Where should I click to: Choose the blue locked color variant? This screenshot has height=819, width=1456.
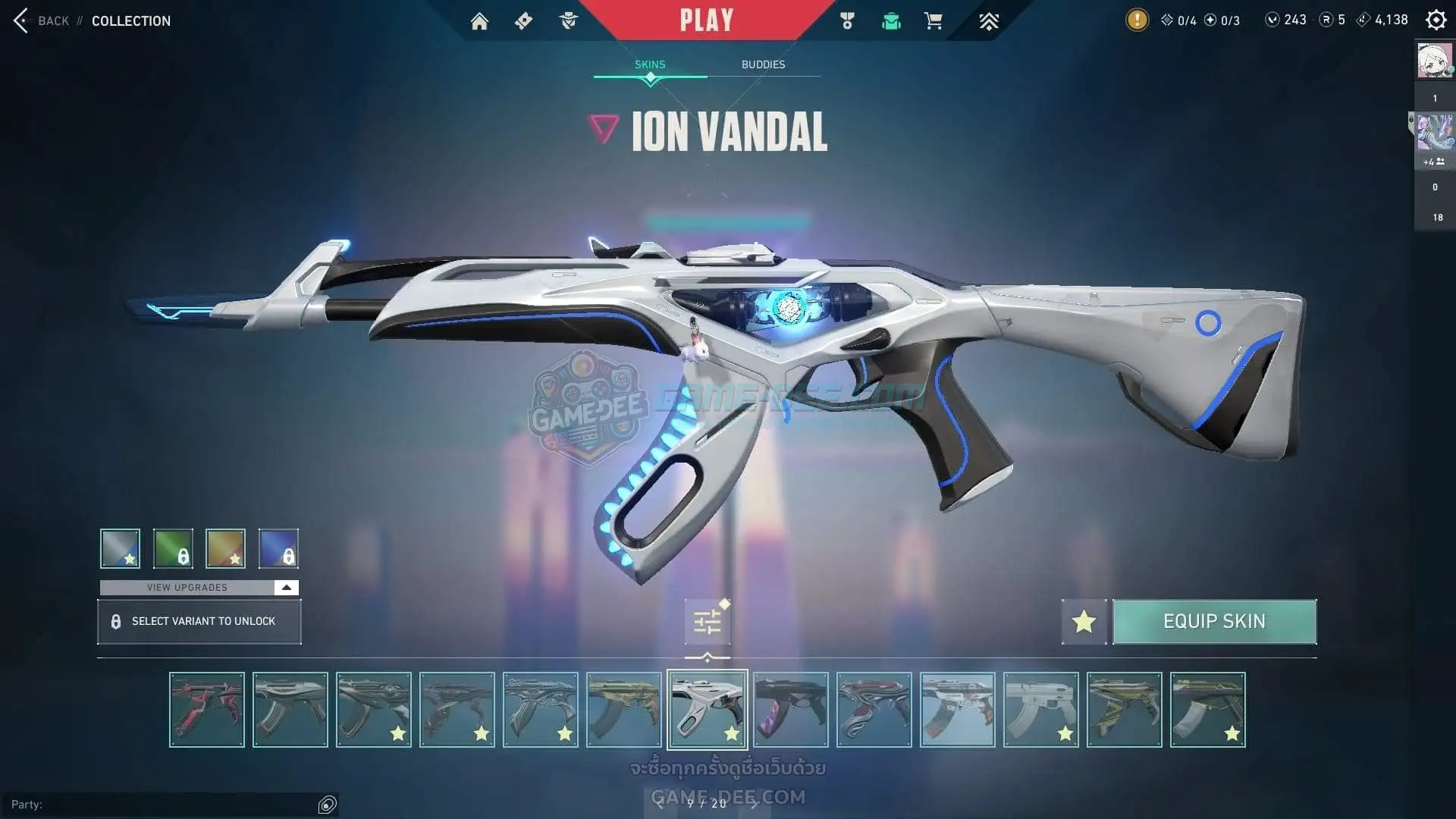click(x=278, y=548)
